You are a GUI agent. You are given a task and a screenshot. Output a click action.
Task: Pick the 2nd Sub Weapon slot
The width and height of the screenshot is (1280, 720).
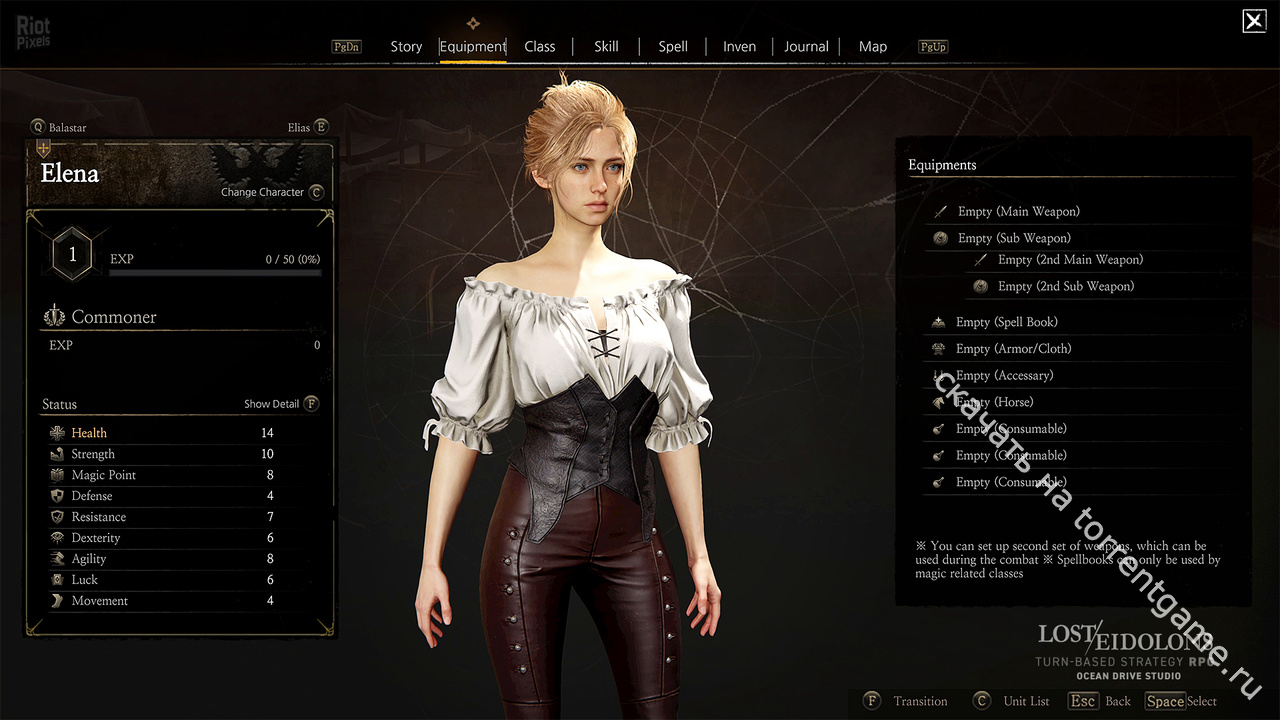1065,286
